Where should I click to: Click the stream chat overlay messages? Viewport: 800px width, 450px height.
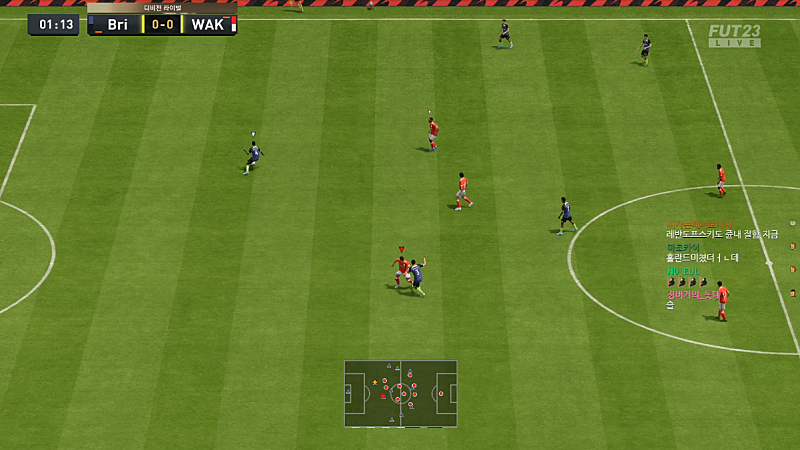722,264
